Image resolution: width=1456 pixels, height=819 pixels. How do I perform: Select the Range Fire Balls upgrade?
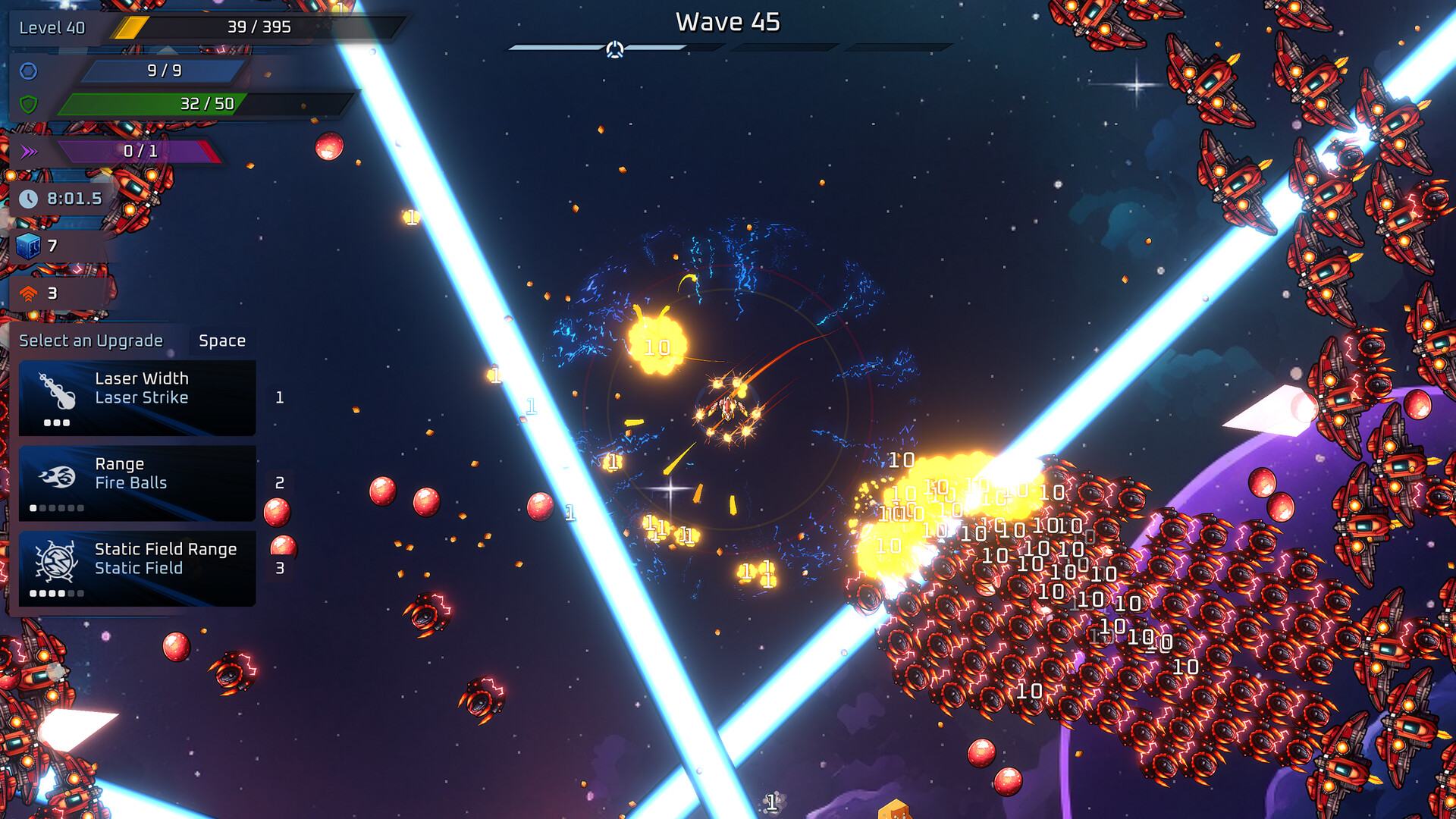click(x=137, y=483)
